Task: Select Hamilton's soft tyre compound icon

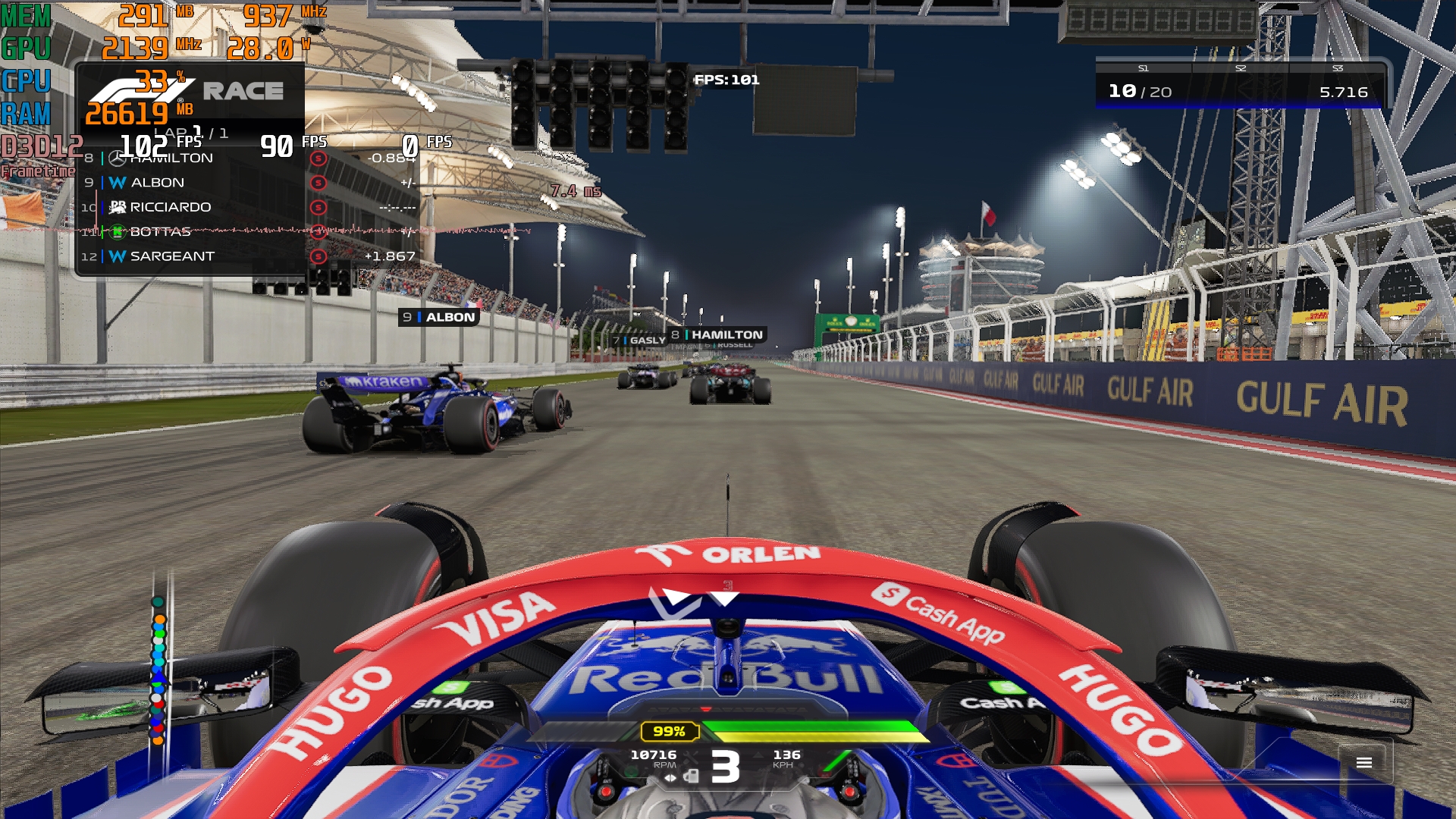Action: click(x=318, y=158)
